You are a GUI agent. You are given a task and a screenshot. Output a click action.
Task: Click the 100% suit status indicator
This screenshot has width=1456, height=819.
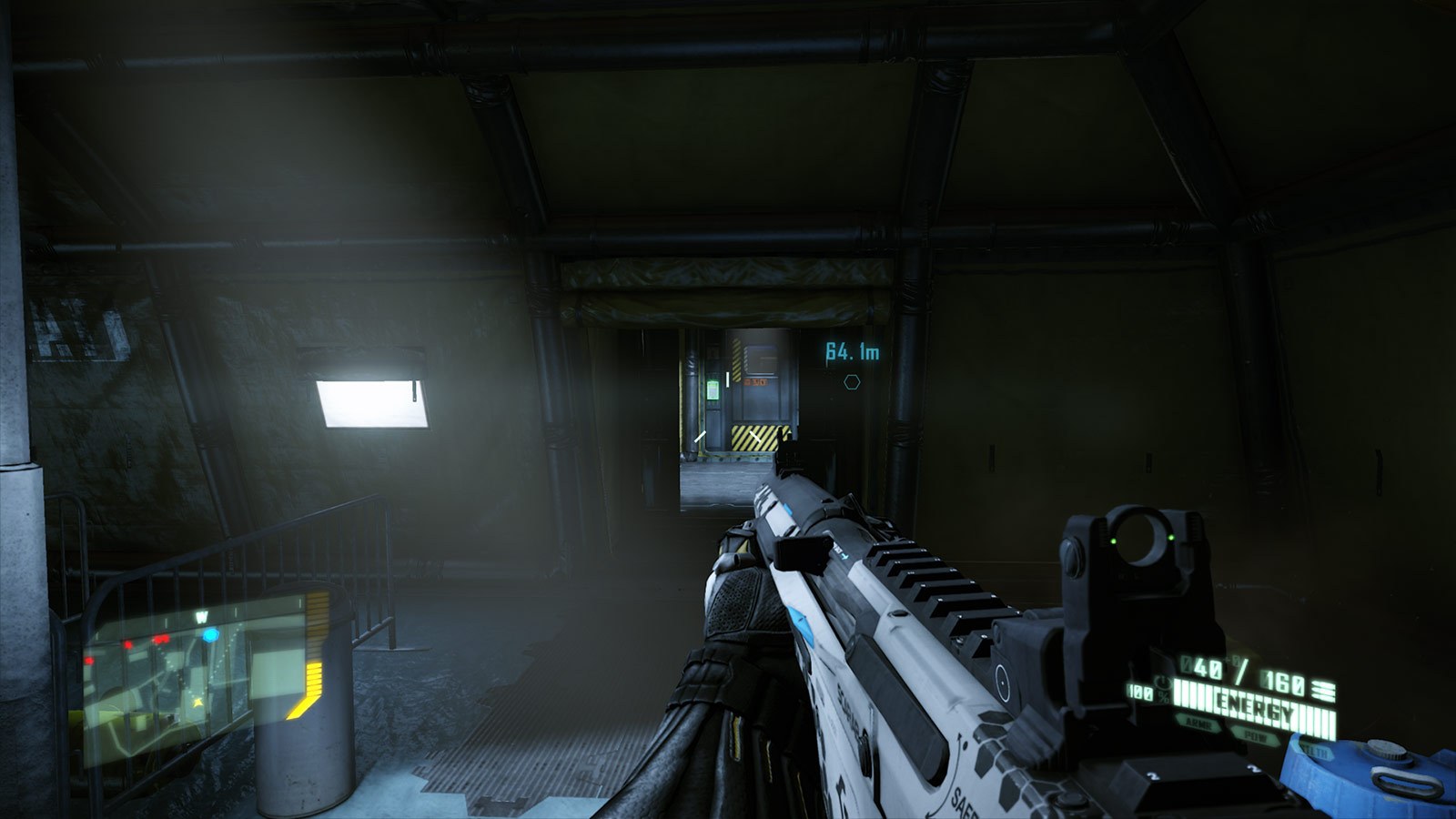coord(1140,693)
